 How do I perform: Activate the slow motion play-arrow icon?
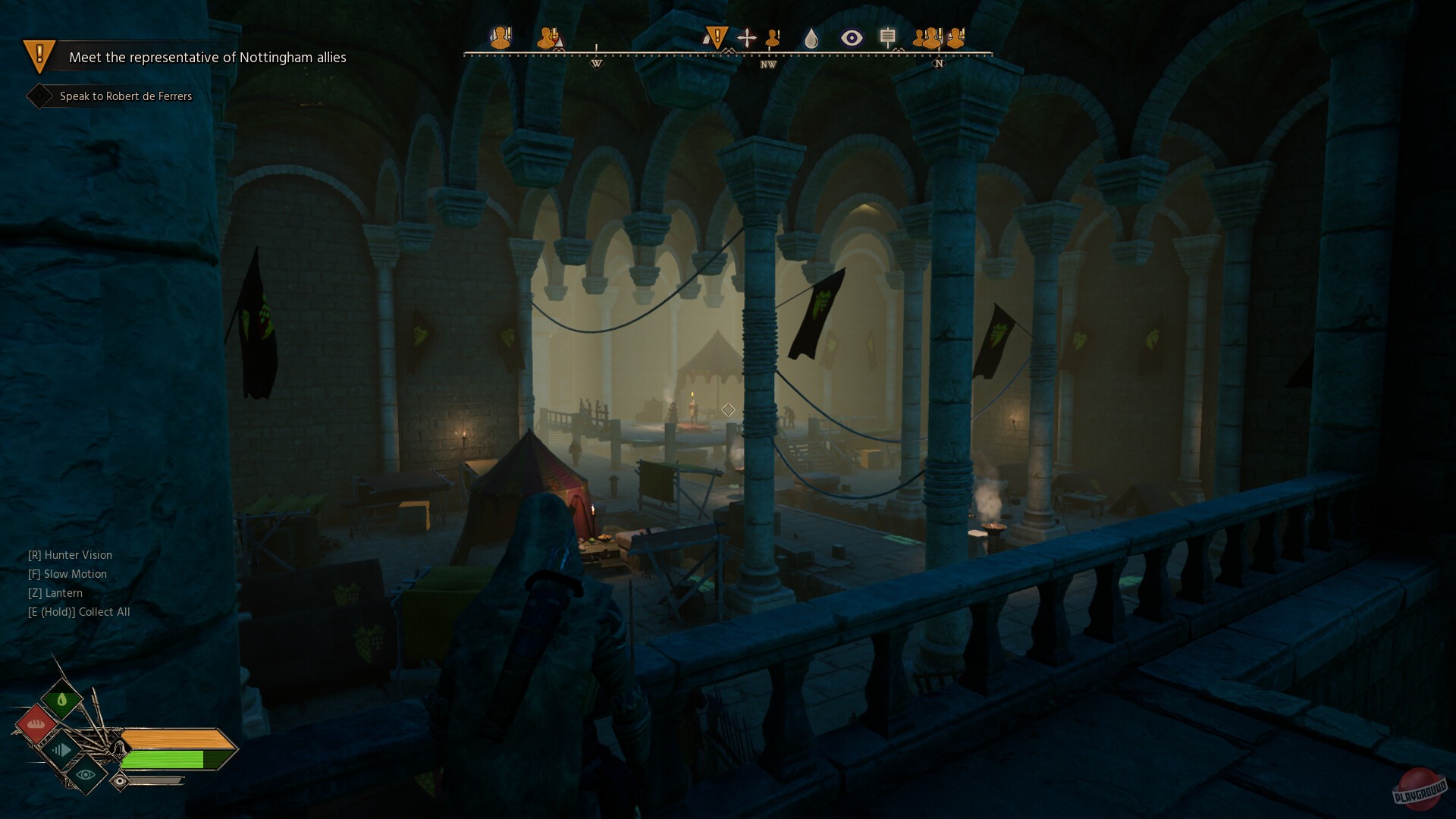point(62,750)
